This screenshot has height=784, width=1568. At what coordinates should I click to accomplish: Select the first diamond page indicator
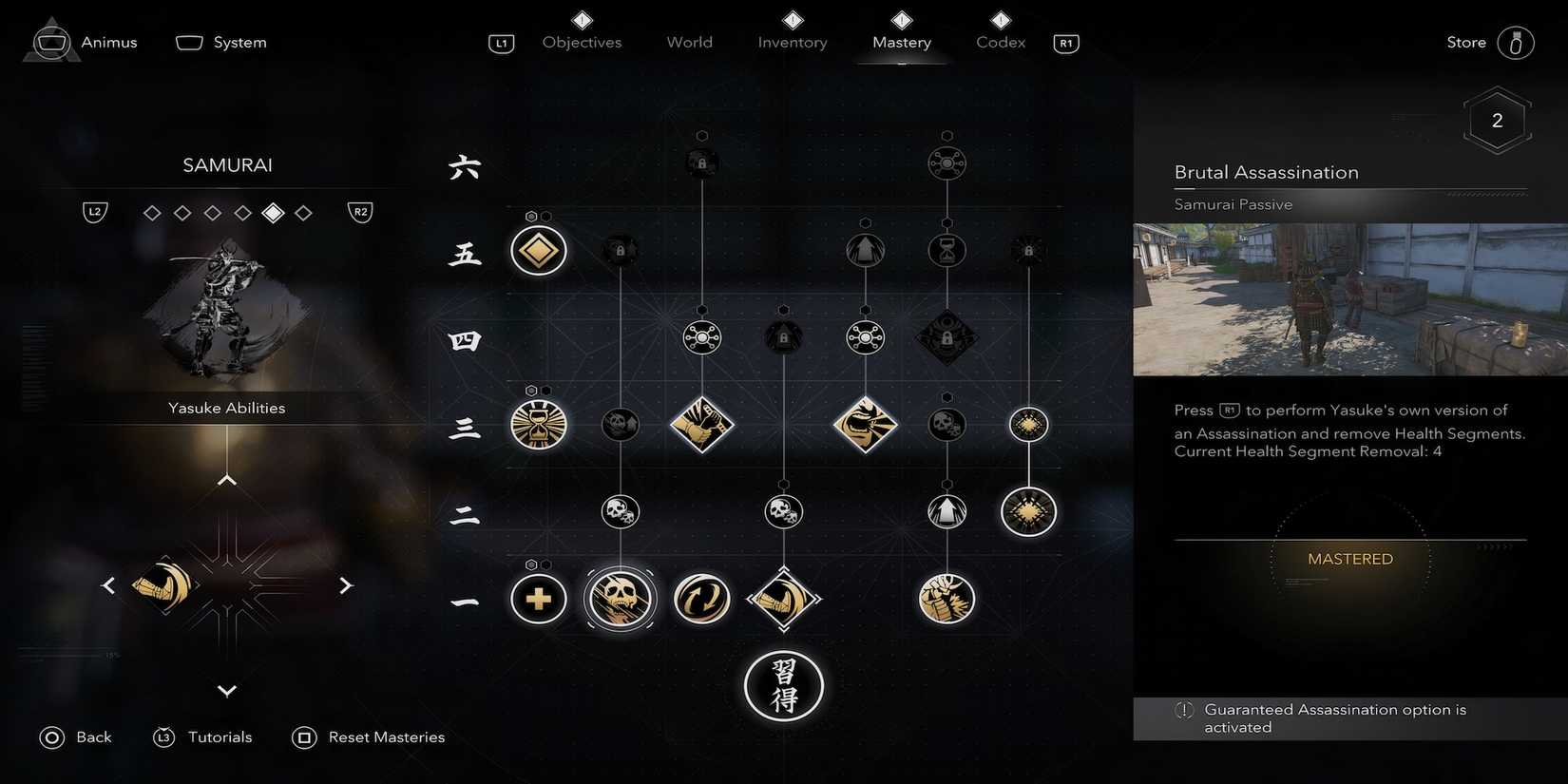click(x=152, y=212)
